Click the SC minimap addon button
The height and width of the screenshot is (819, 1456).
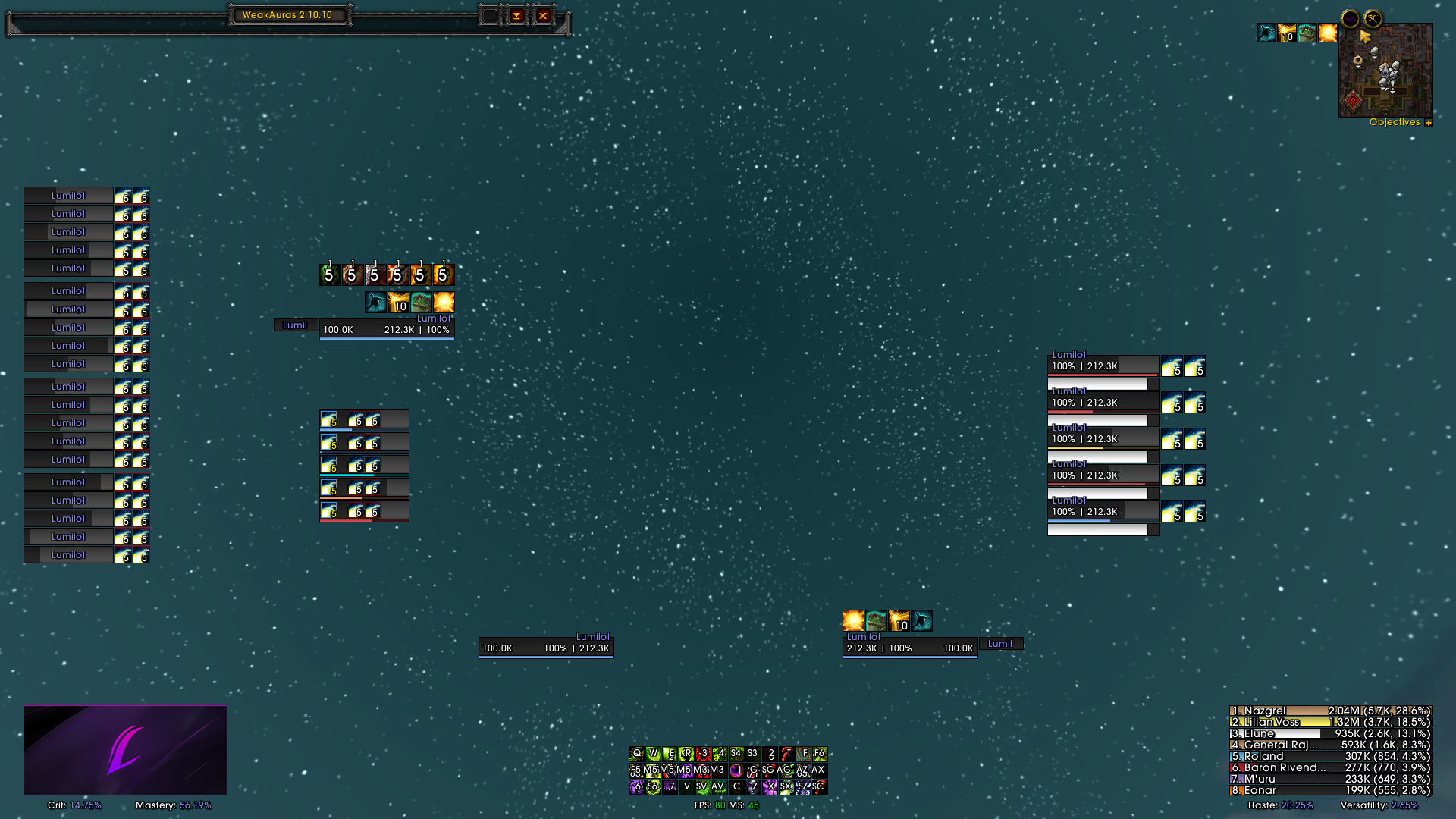click(1373, 18)
